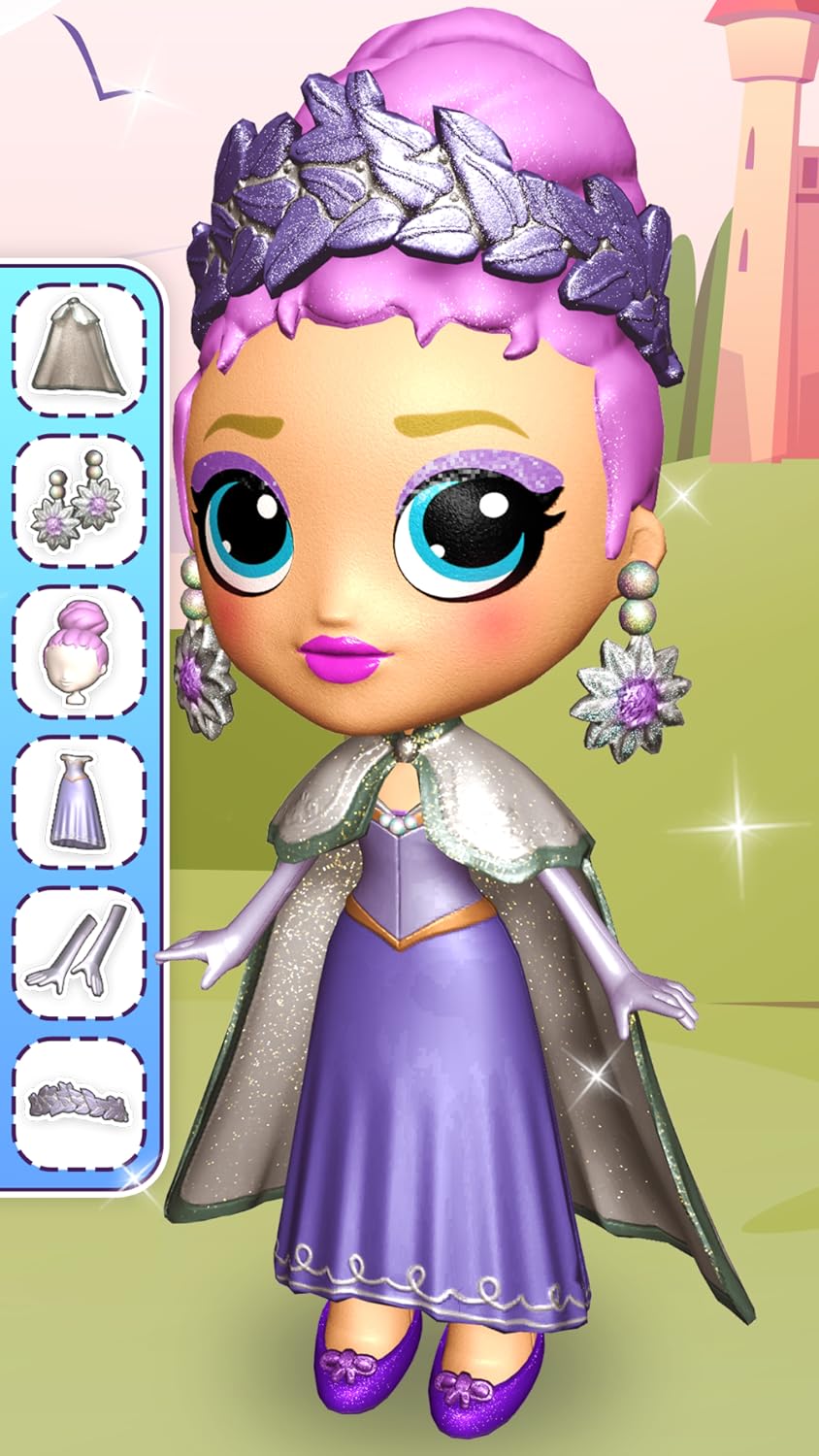Select the silver cape slot
Image resolution: width=819 pixels, height=1456 pixels.
click(79, 349)
